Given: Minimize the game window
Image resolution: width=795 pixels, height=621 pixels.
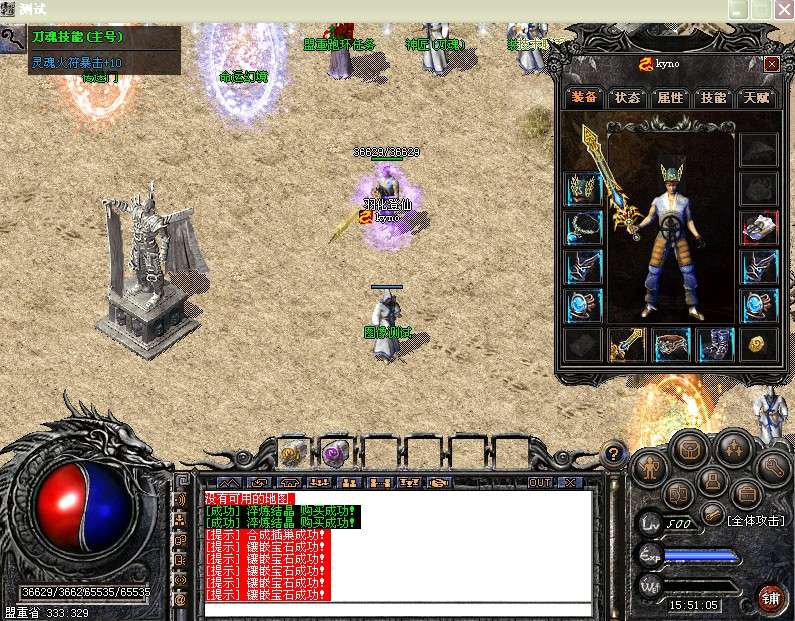Looking at the screenshot, I should (739, 9).
